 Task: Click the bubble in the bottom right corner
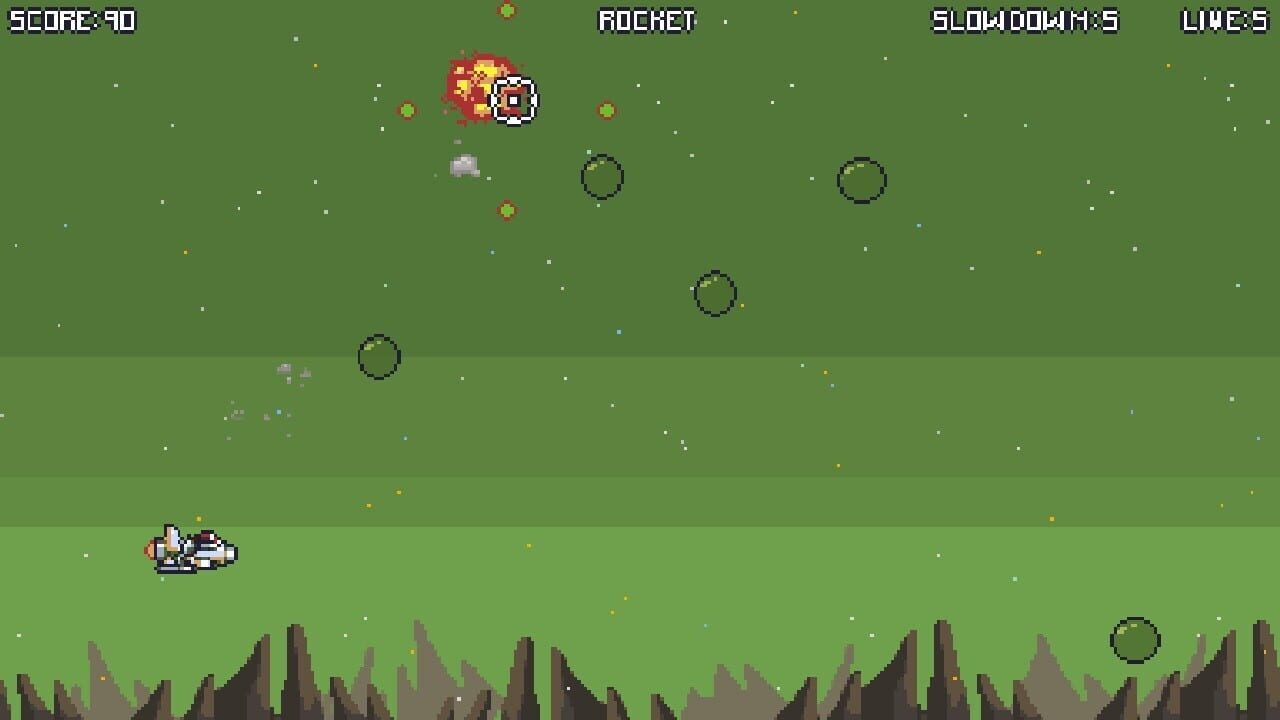[x=1133, y=641]
